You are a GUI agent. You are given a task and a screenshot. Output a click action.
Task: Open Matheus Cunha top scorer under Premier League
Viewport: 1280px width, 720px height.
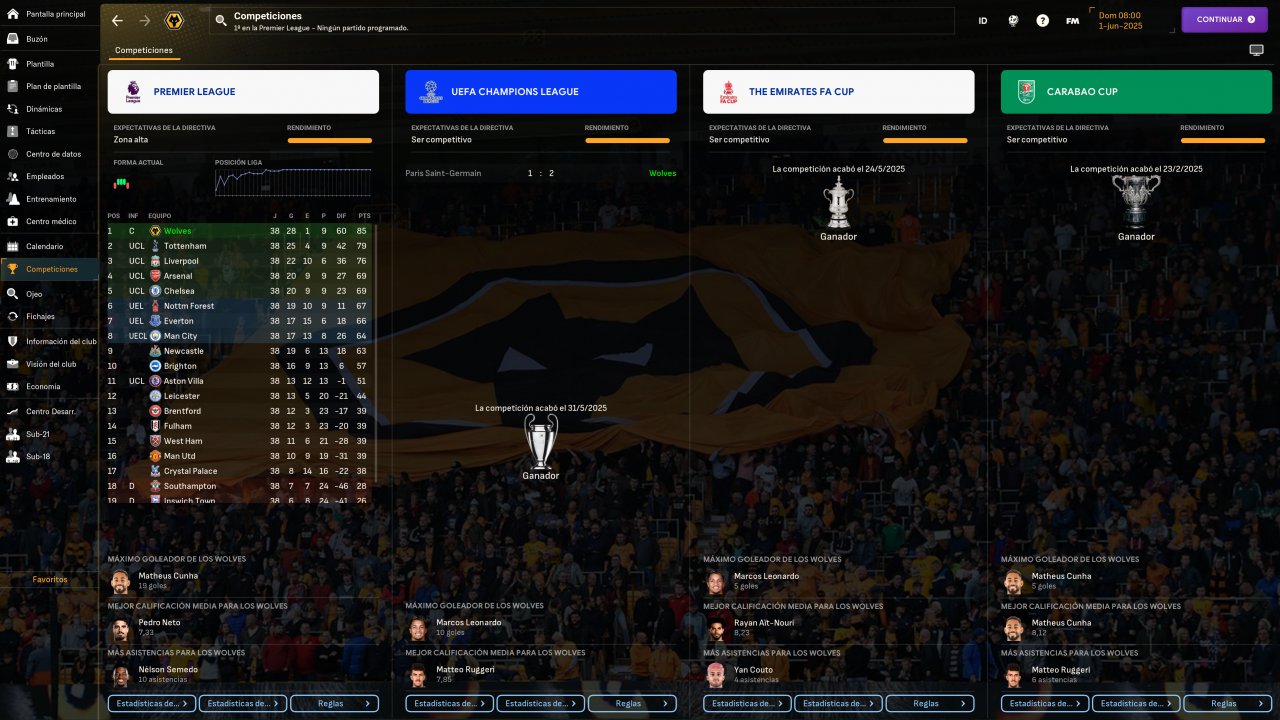(167, 576)
